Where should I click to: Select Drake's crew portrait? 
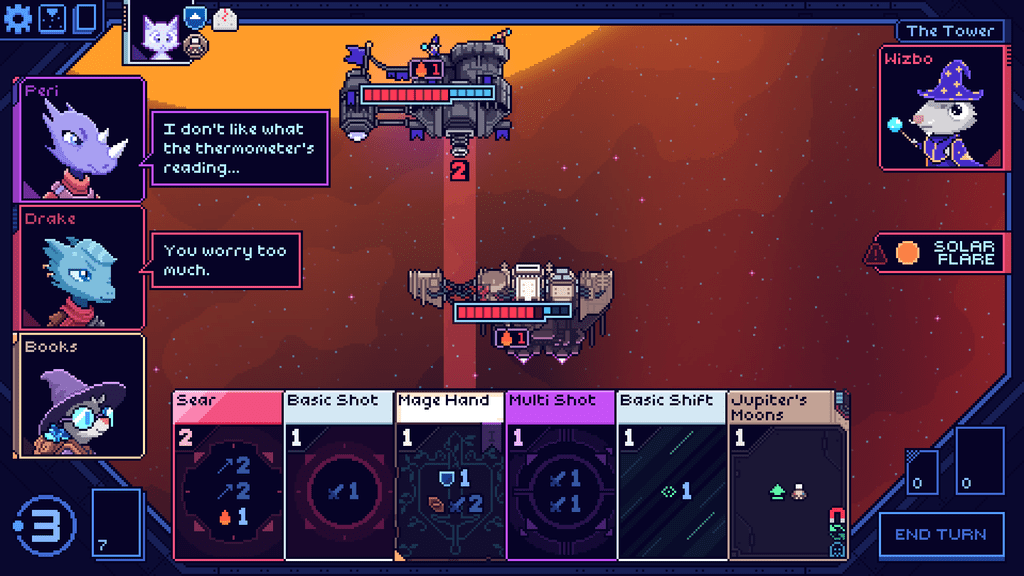(82, 267)
